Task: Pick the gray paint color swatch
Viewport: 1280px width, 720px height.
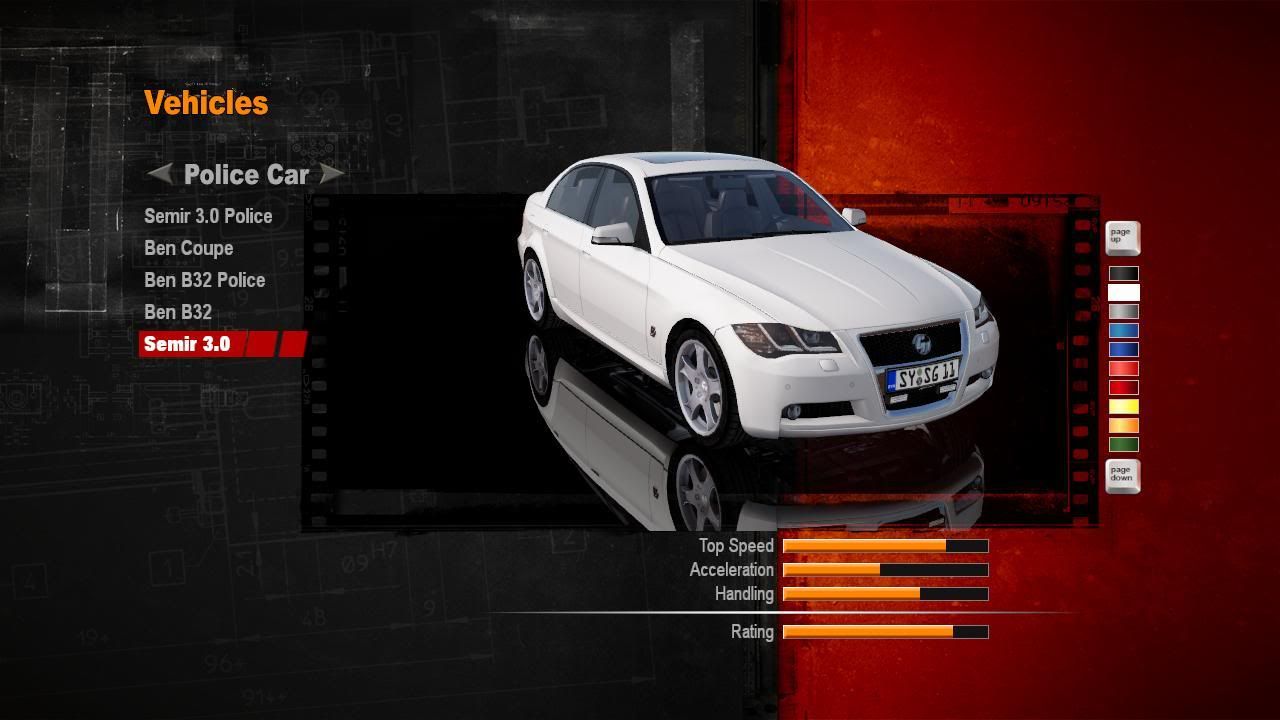Action: [1123, 312]
